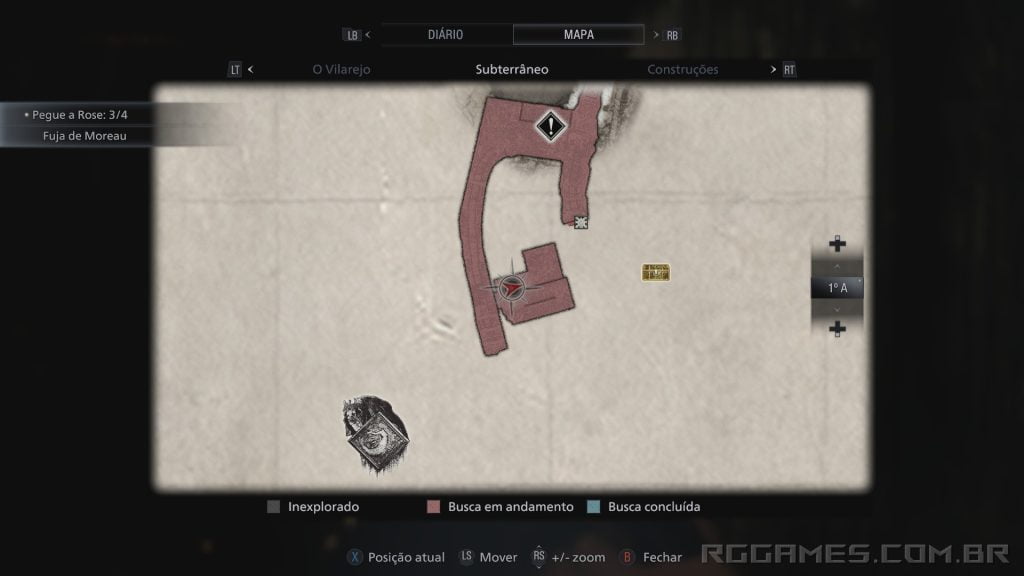Open the Pegue a Rose objective tracker

[80, 115]
